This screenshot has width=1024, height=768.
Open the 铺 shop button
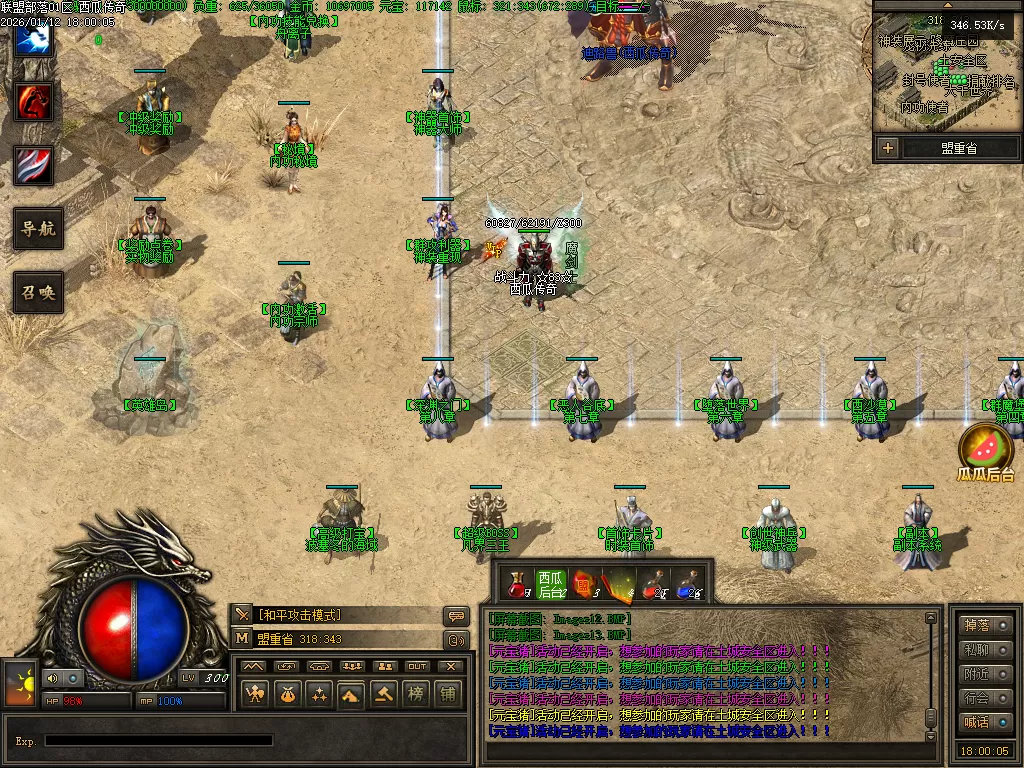pos(447,694)
